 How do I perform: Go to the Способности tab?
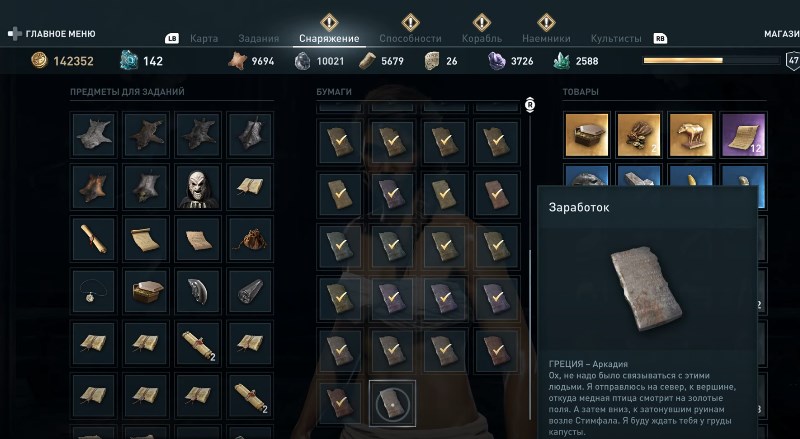410,38
